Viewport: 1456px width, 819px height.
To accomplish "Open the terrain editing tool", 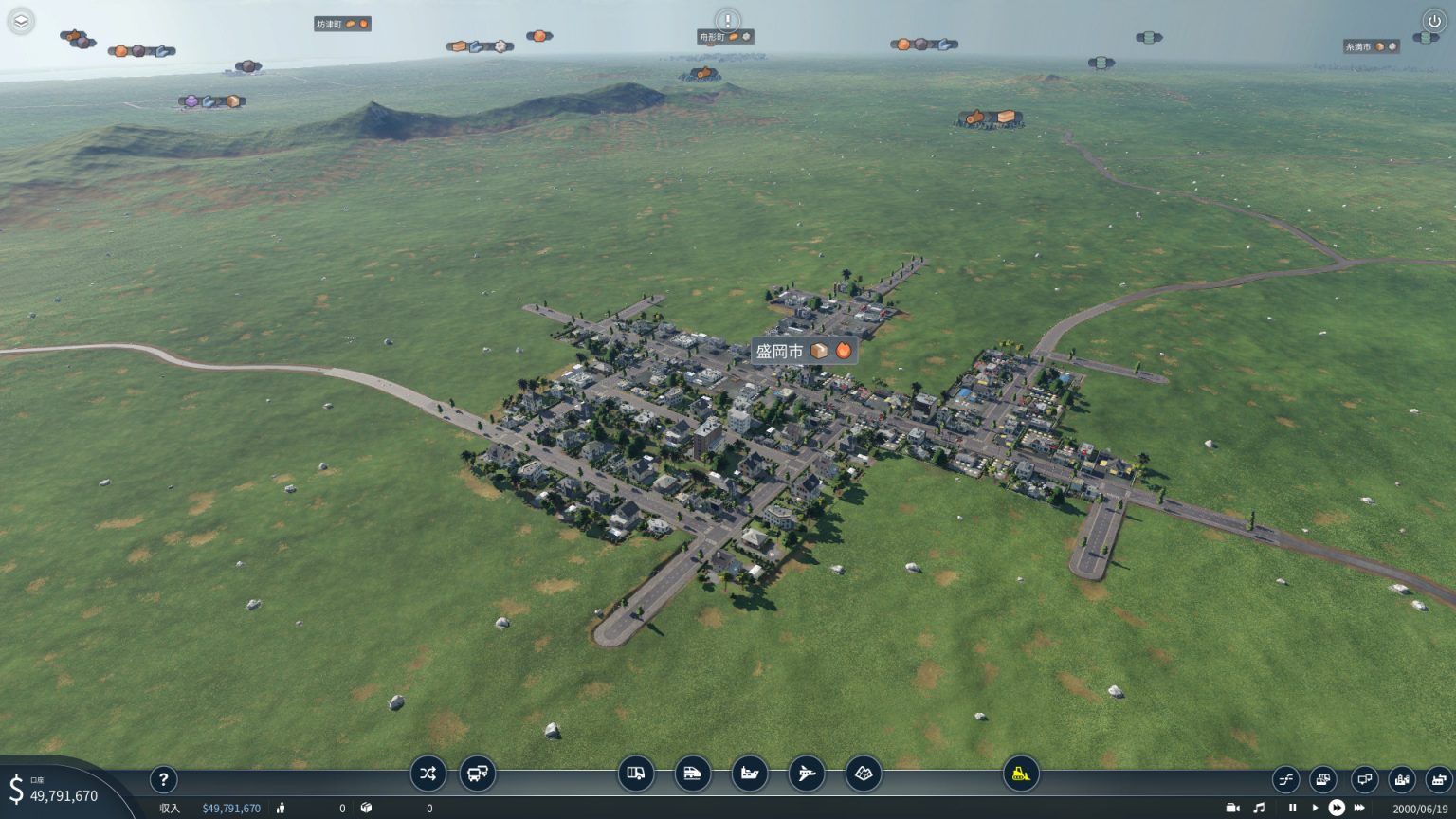I will (x=864, y=773).
